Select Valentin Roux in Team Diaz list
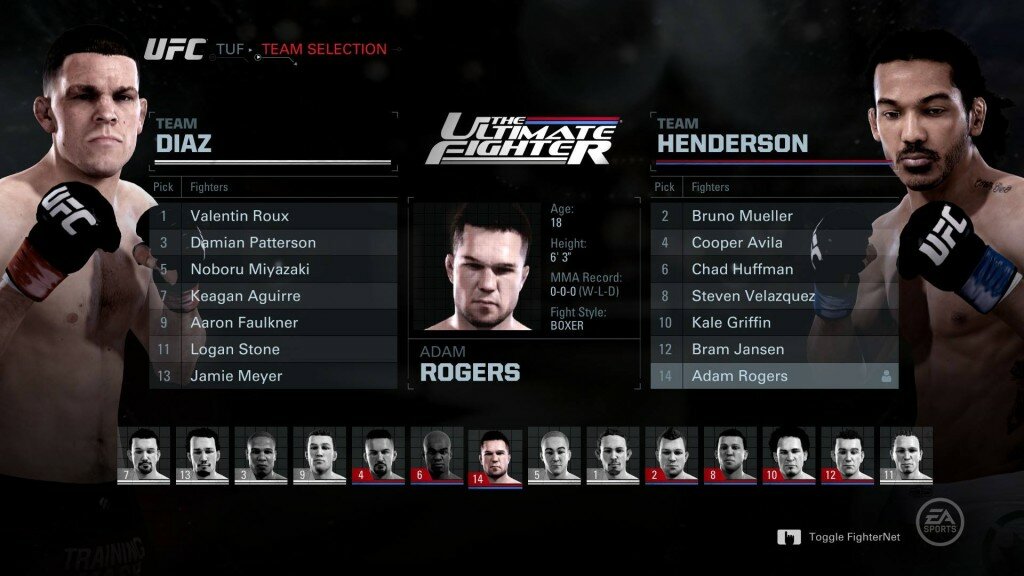 pyautogui.click(x=272, y=216)
